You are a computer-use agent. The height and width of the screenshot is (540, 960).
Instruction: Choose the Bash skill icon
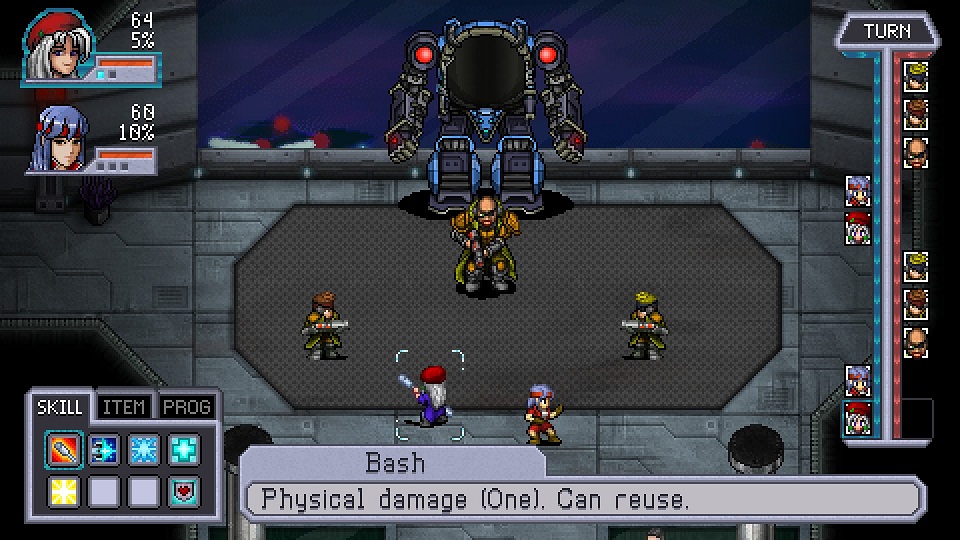[x=64, y=451]
